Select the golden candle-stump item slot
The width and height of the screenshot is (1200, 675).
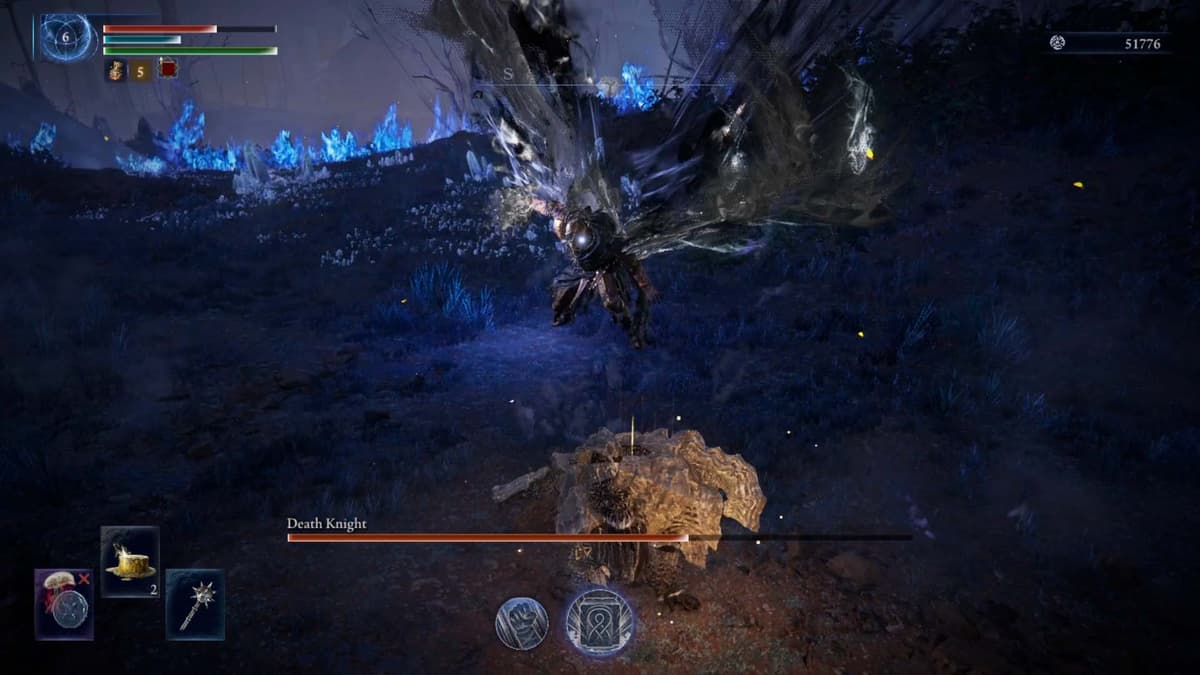(130, 561)
